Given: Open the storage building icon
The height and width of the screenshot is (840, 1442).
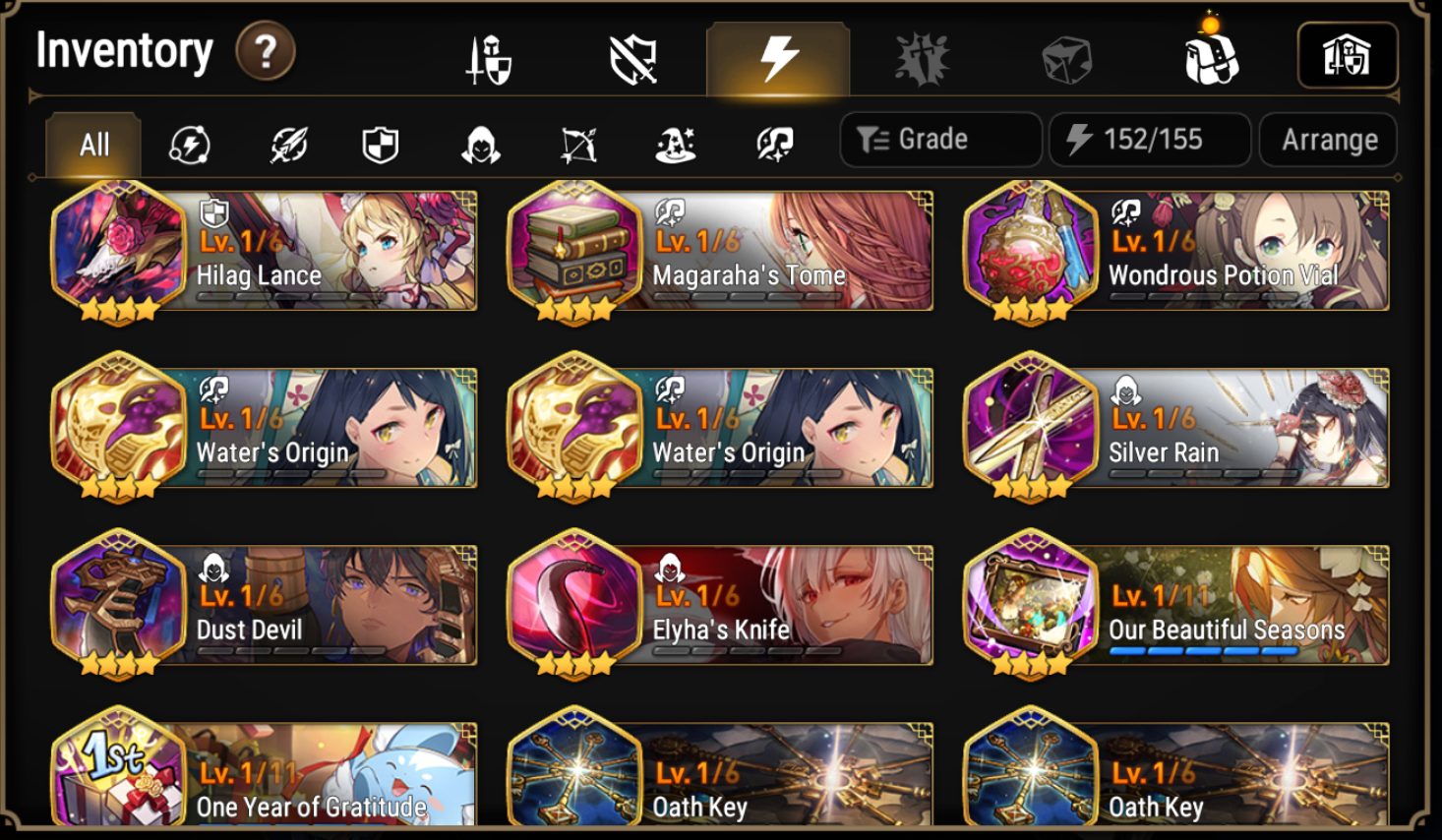Looking at the screenshot, I should click(x=1349, y=55).
